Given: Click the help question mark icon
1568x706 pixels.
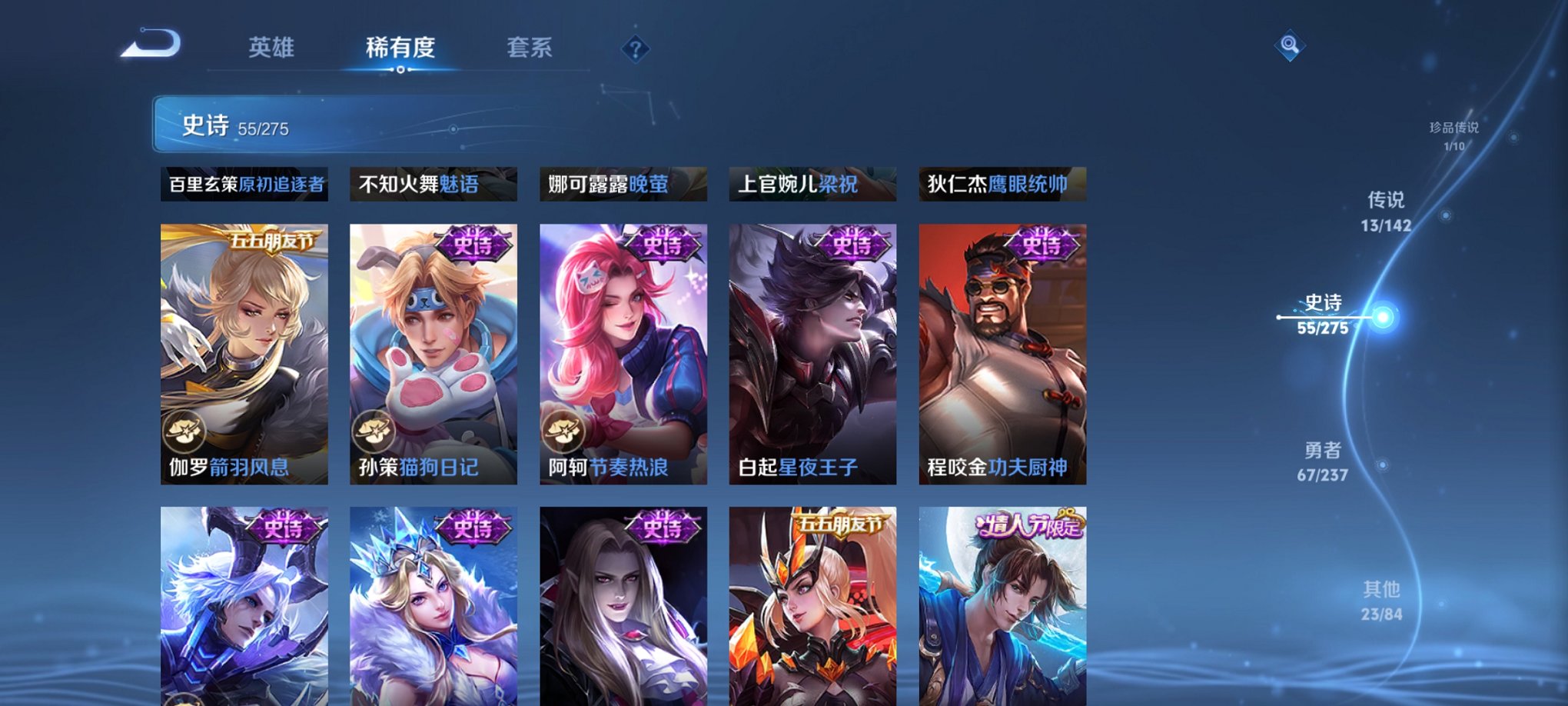Looking at the screenshot, I should 635,50.
